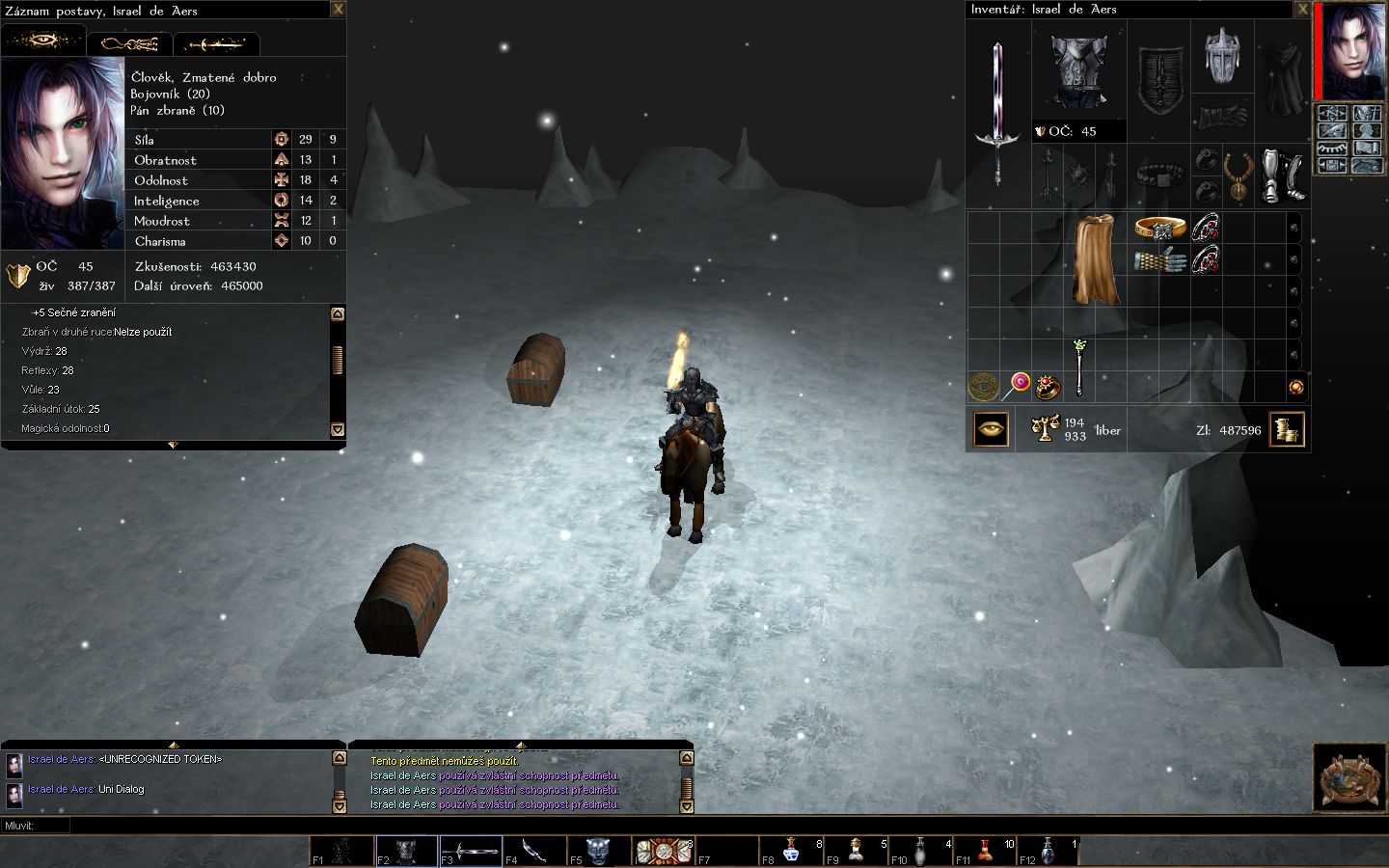The height and width of the screenshot is (868, 1389).
Task: Use the F8 blue potion quickslot
Action: point(791,850)
